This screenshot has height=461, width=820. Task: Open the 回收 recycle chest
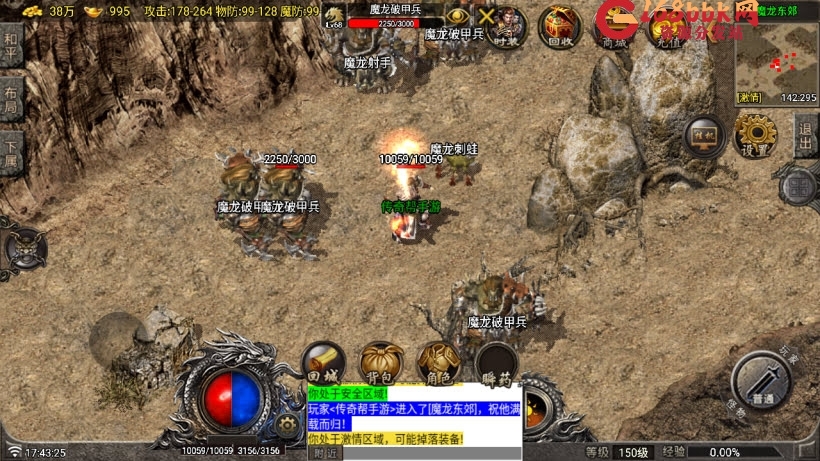(x=561, y=26)
